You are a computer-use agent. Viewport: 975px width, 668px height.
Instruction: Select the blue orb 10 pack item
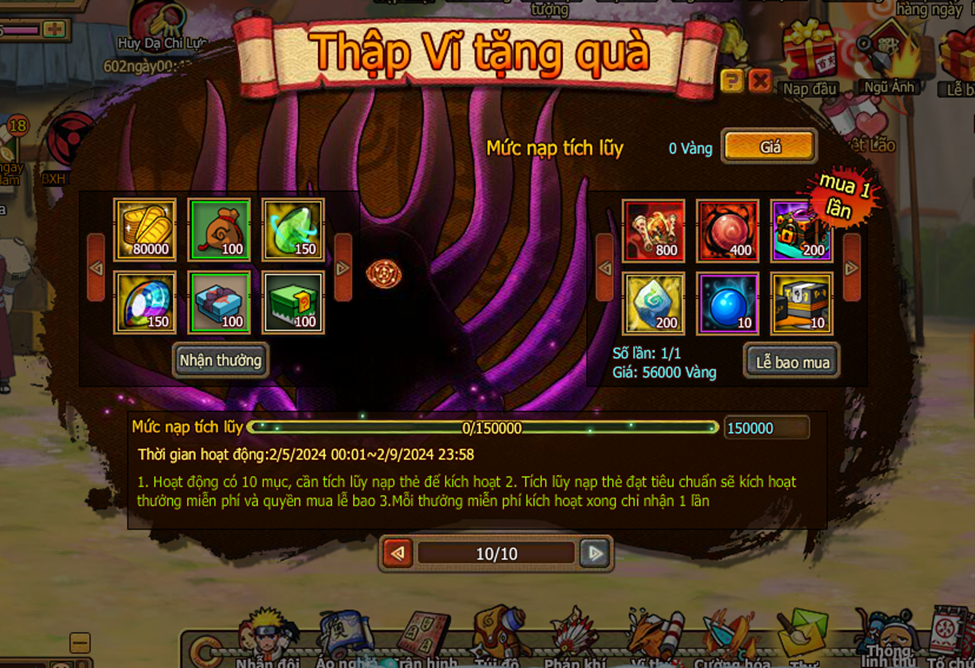728,303
